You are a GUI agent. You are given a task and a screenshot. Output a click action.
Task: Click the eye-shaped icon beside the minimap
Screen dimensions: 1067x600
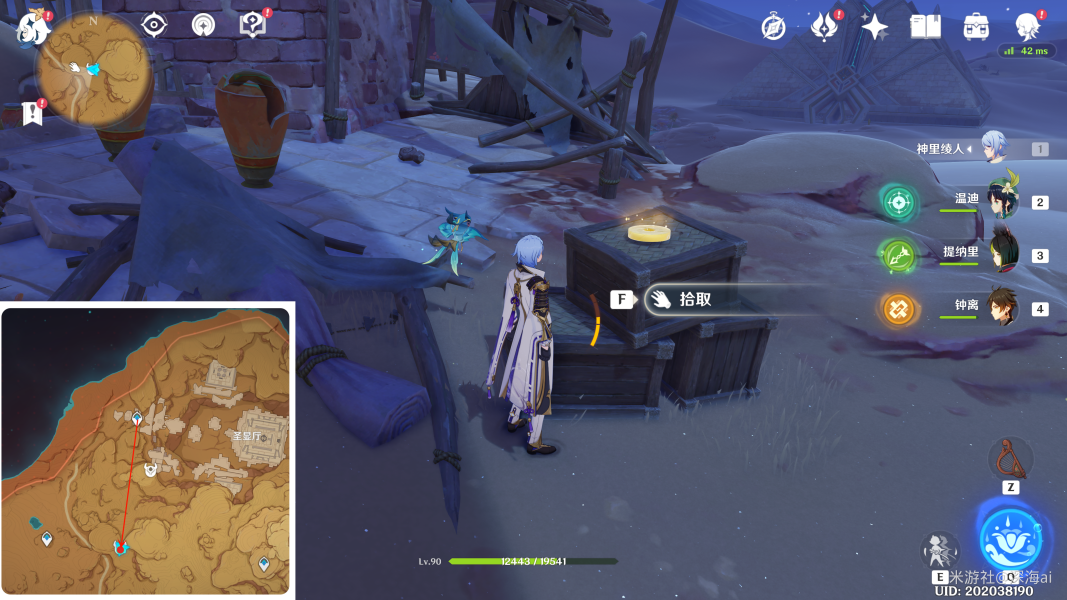153,25
